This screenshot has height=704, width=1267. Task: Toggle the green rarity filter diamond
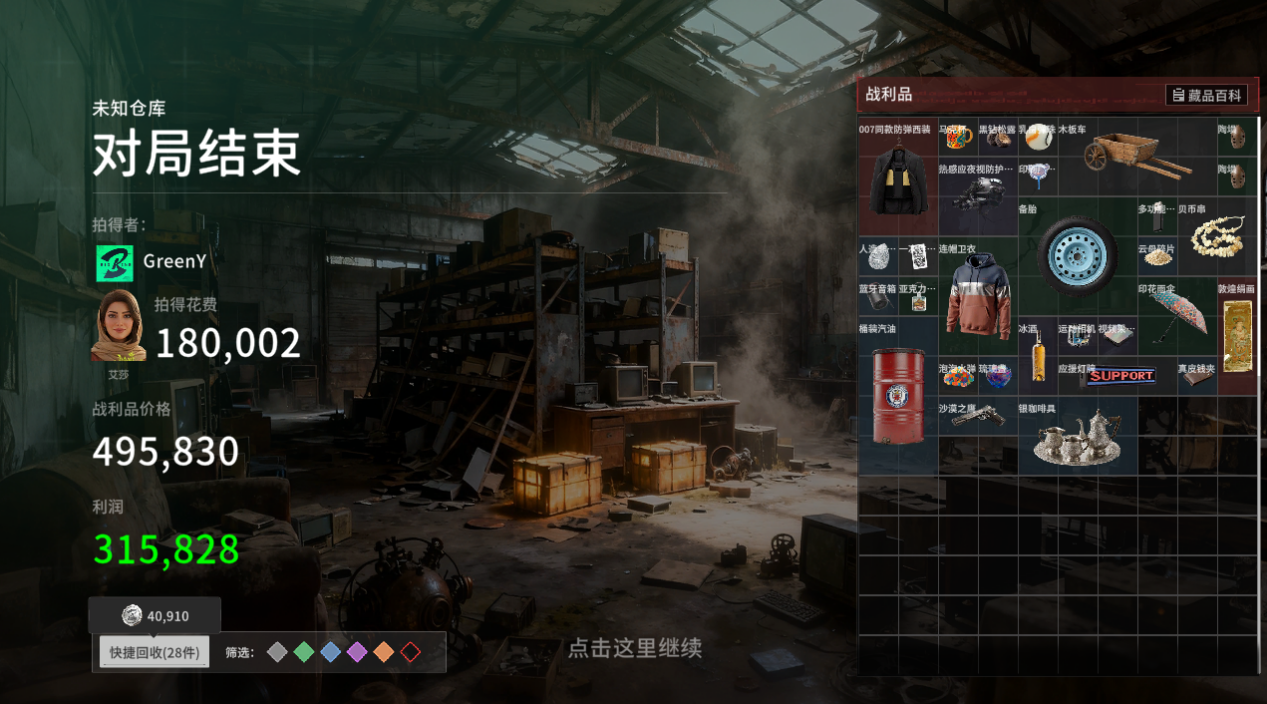click(304, 653)
